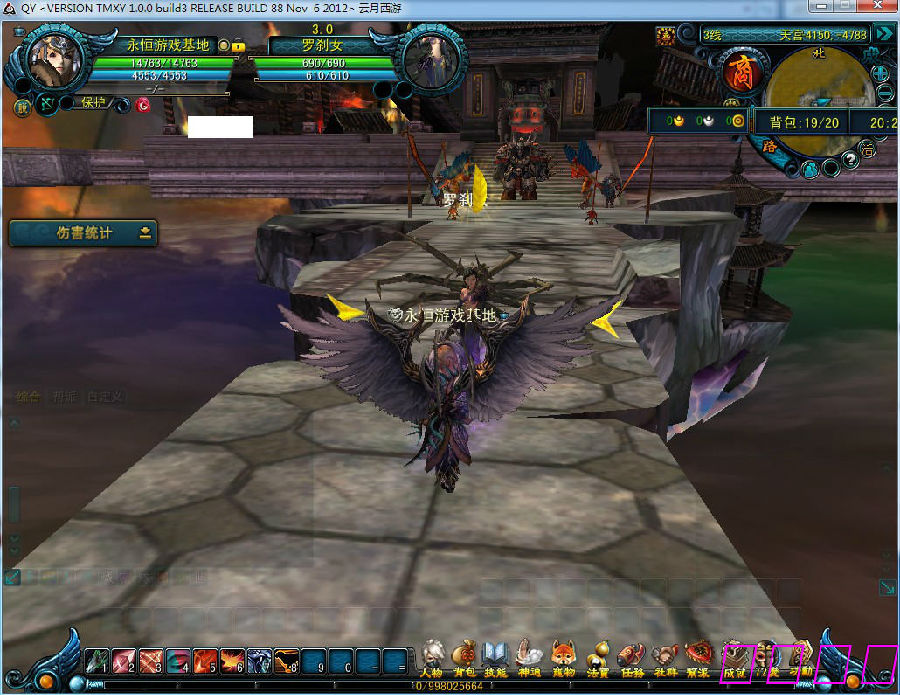Zoom out the minimap with minus button
The height and width of the screenshot is (695, 900).
tap(883, 95)
